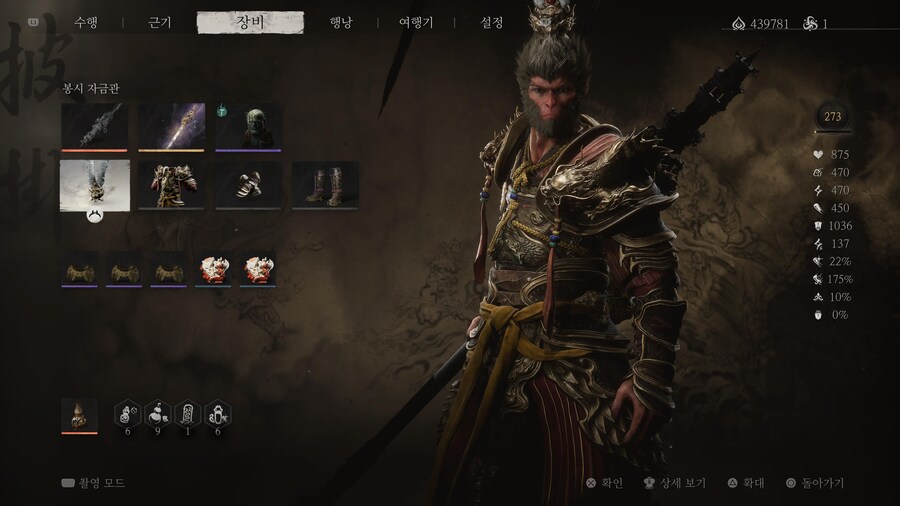Choose the golden spear on starry background

click(x=171, y=127)
